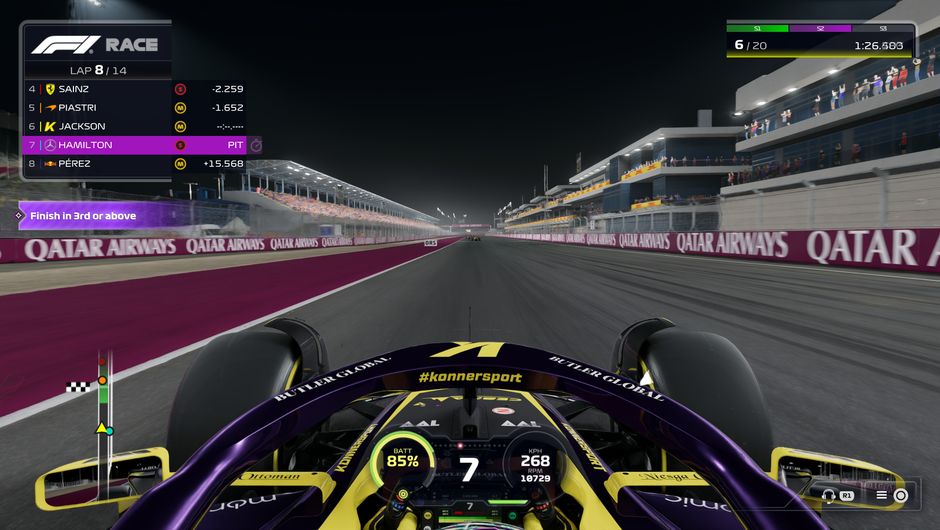Click the orange rival marker on track strip

click(102, 380)
